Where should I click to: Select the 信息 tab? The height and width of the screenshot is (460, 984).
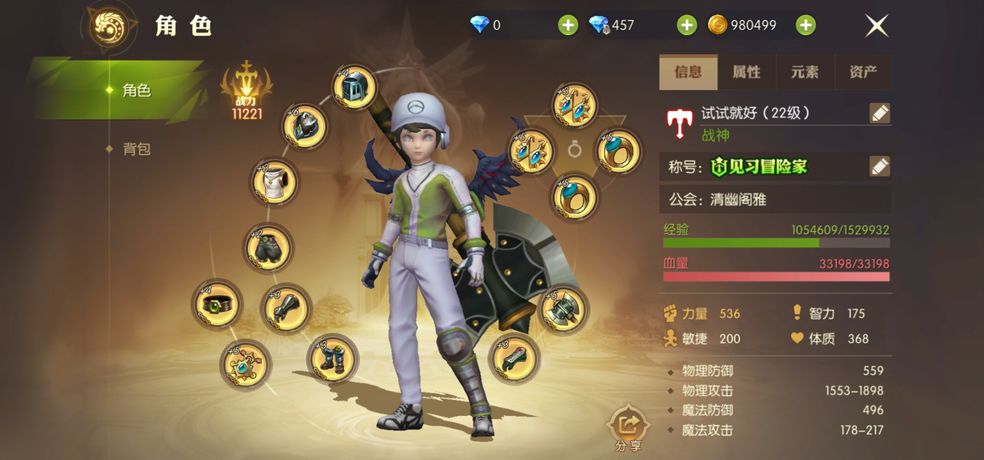(x=688, y=72)
